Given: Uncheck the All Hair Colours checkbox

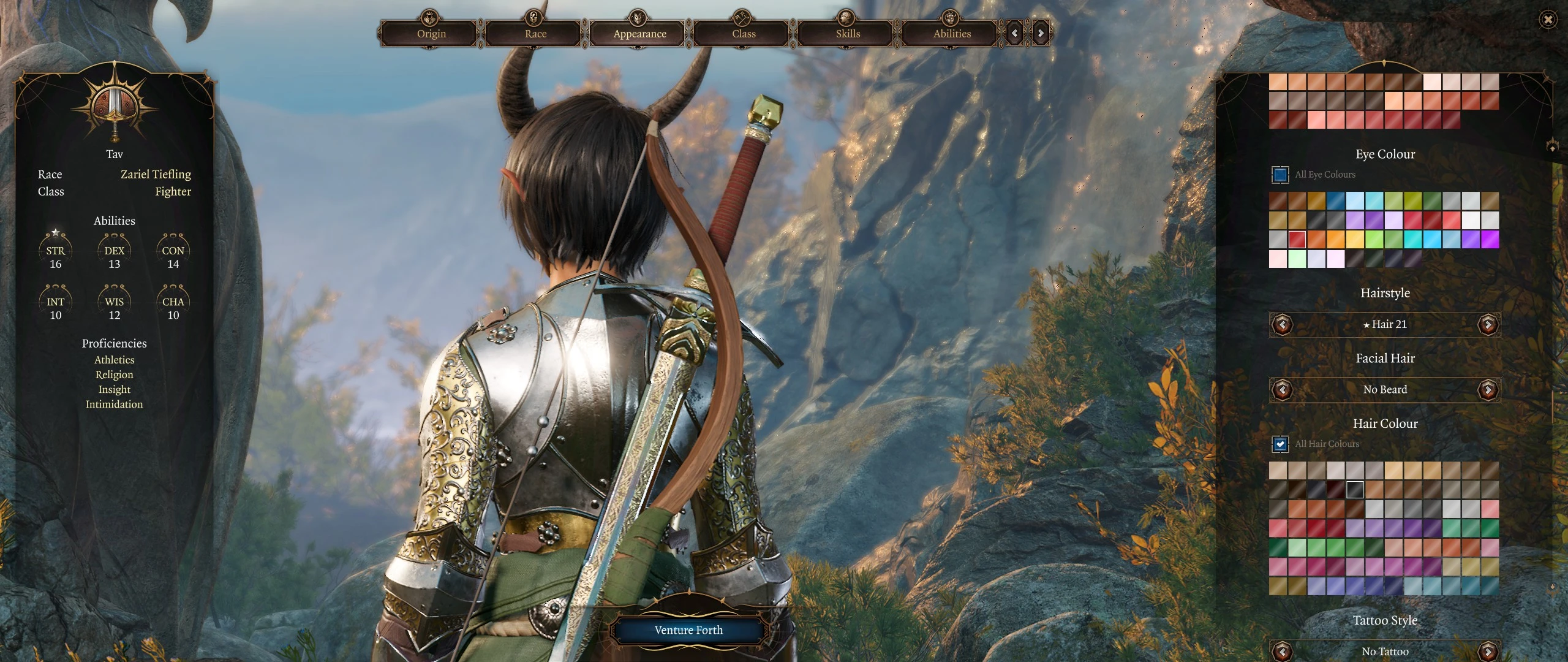Looking at the screenshot, I should (1280, 444).
